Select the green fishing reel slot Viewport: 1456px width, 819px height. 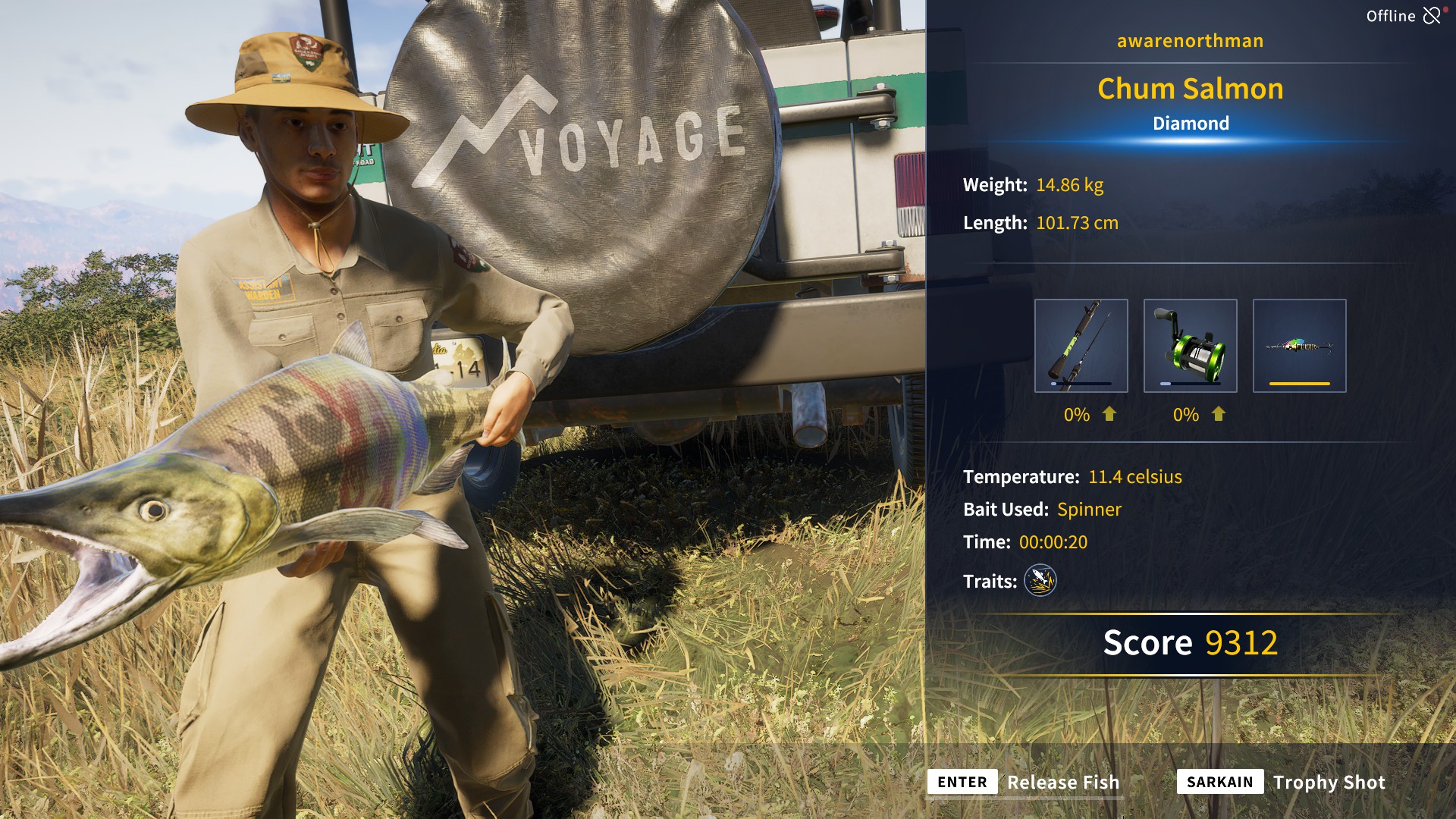pyautogui.click(x=1190, y=346)
